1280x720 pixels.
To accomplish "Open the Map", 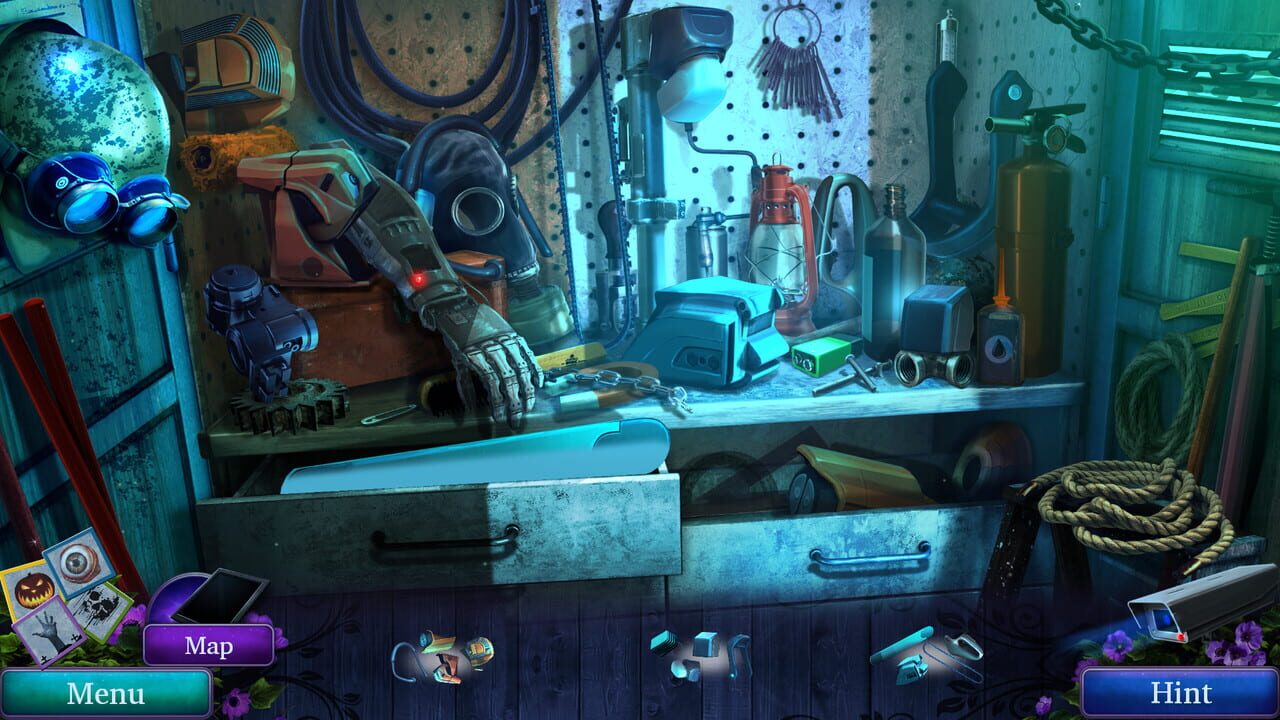I will click(209, 646).
